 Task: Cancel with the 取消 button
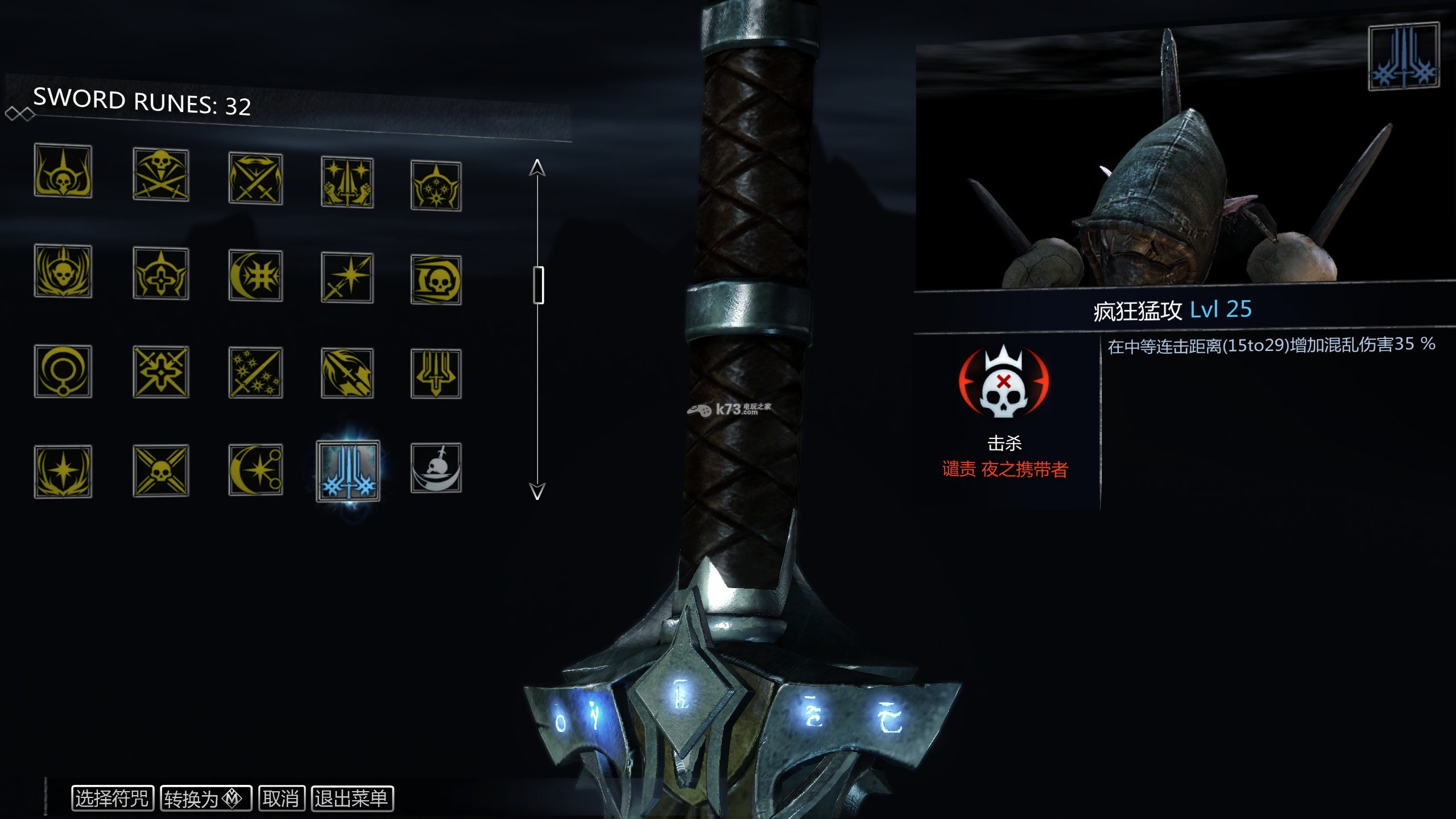tap(282, 799)
